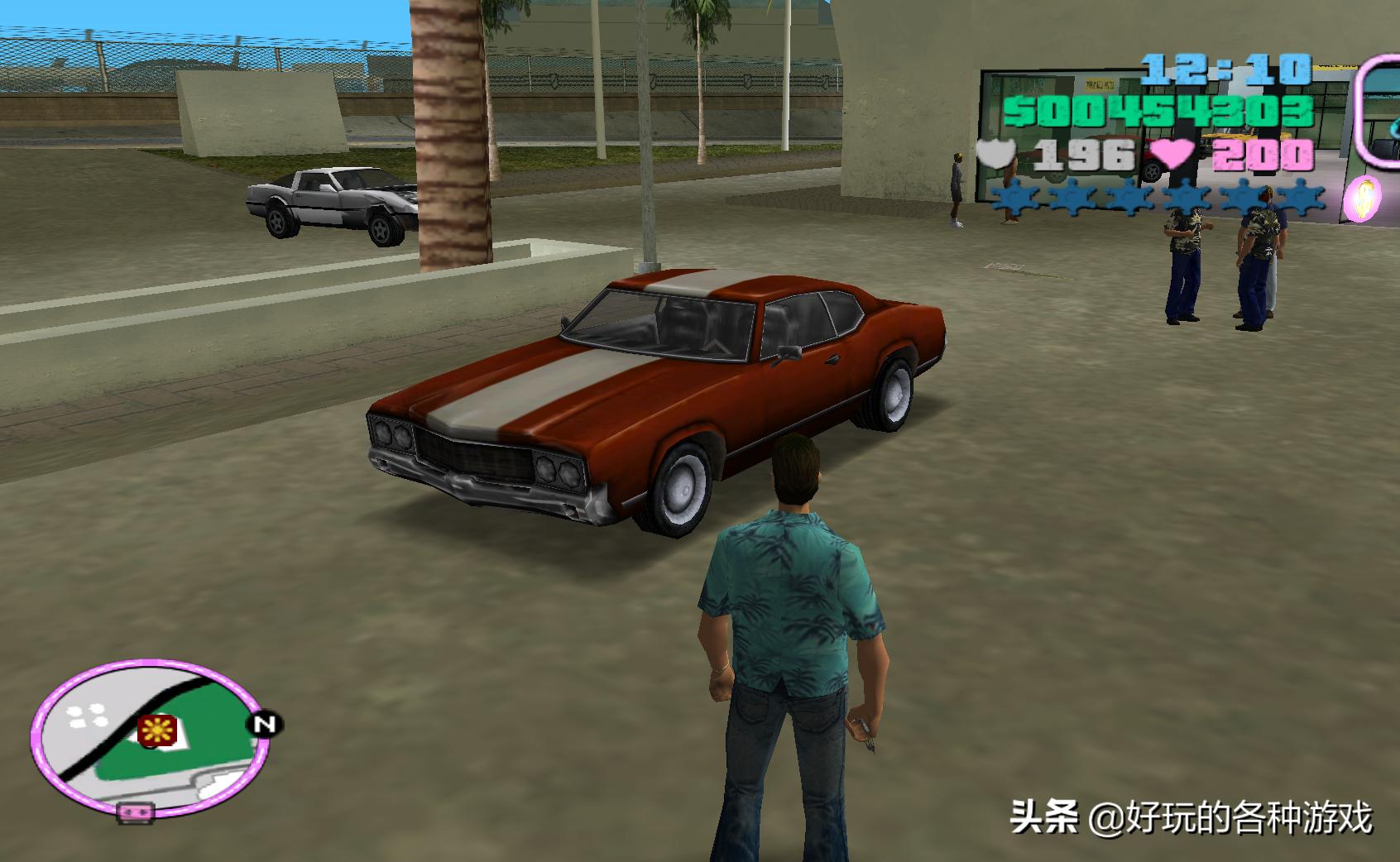
Task: Click the N compass marker on the radar
Action: pos(263,724)
